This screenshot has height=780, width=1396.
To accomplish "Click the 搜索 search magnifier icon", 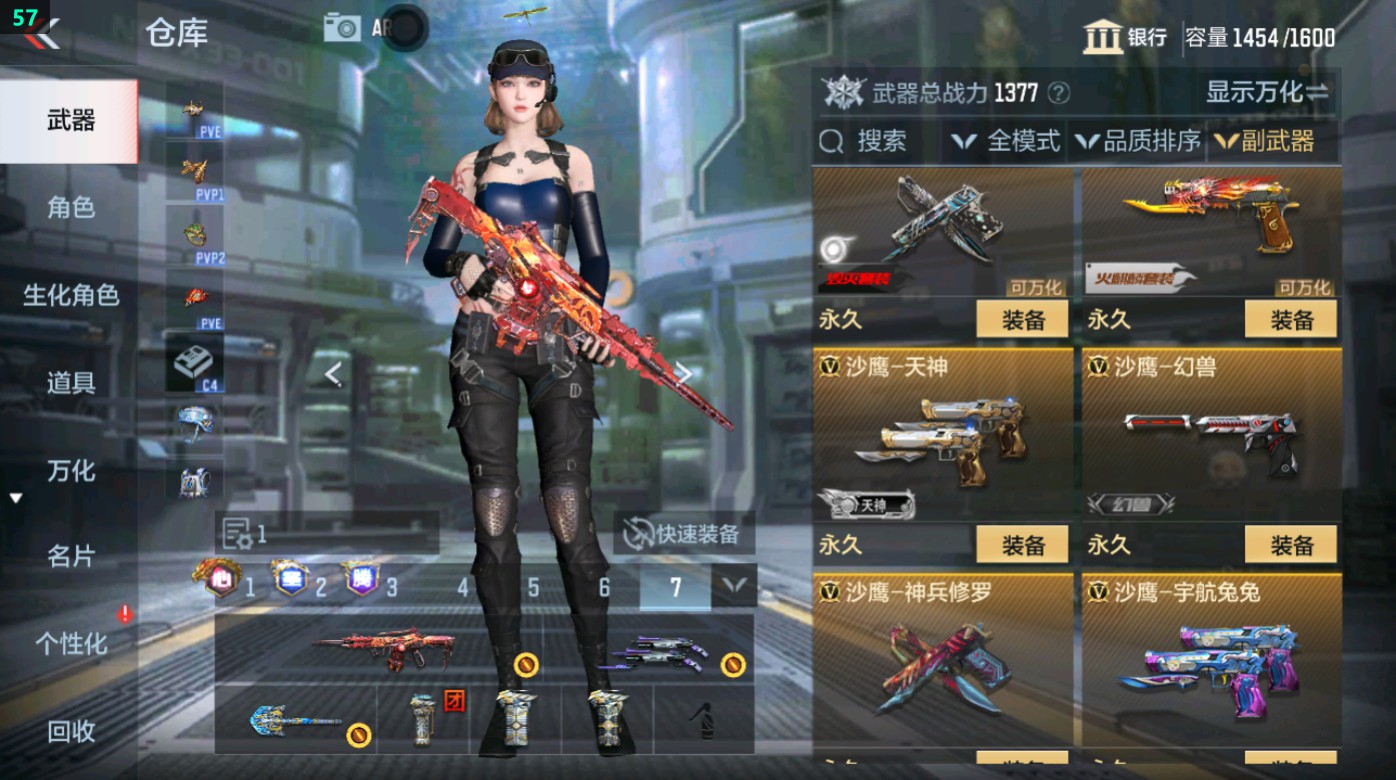I will tap(831, 141).
